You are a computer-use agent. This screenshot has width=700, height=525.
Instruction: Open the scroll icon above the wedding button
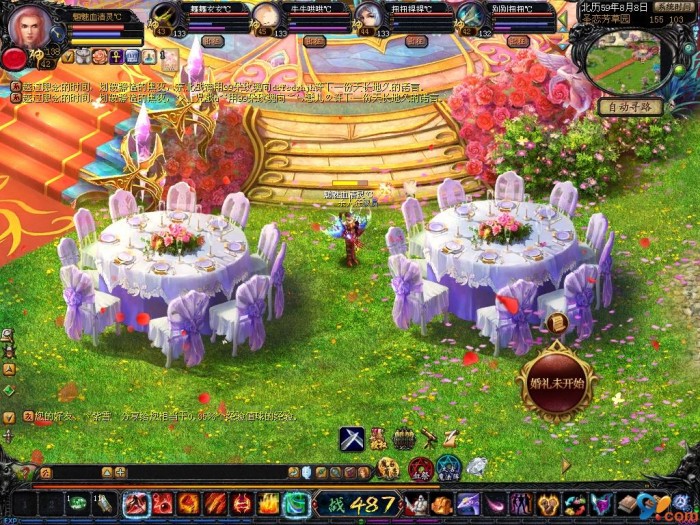tap(557, 322)
